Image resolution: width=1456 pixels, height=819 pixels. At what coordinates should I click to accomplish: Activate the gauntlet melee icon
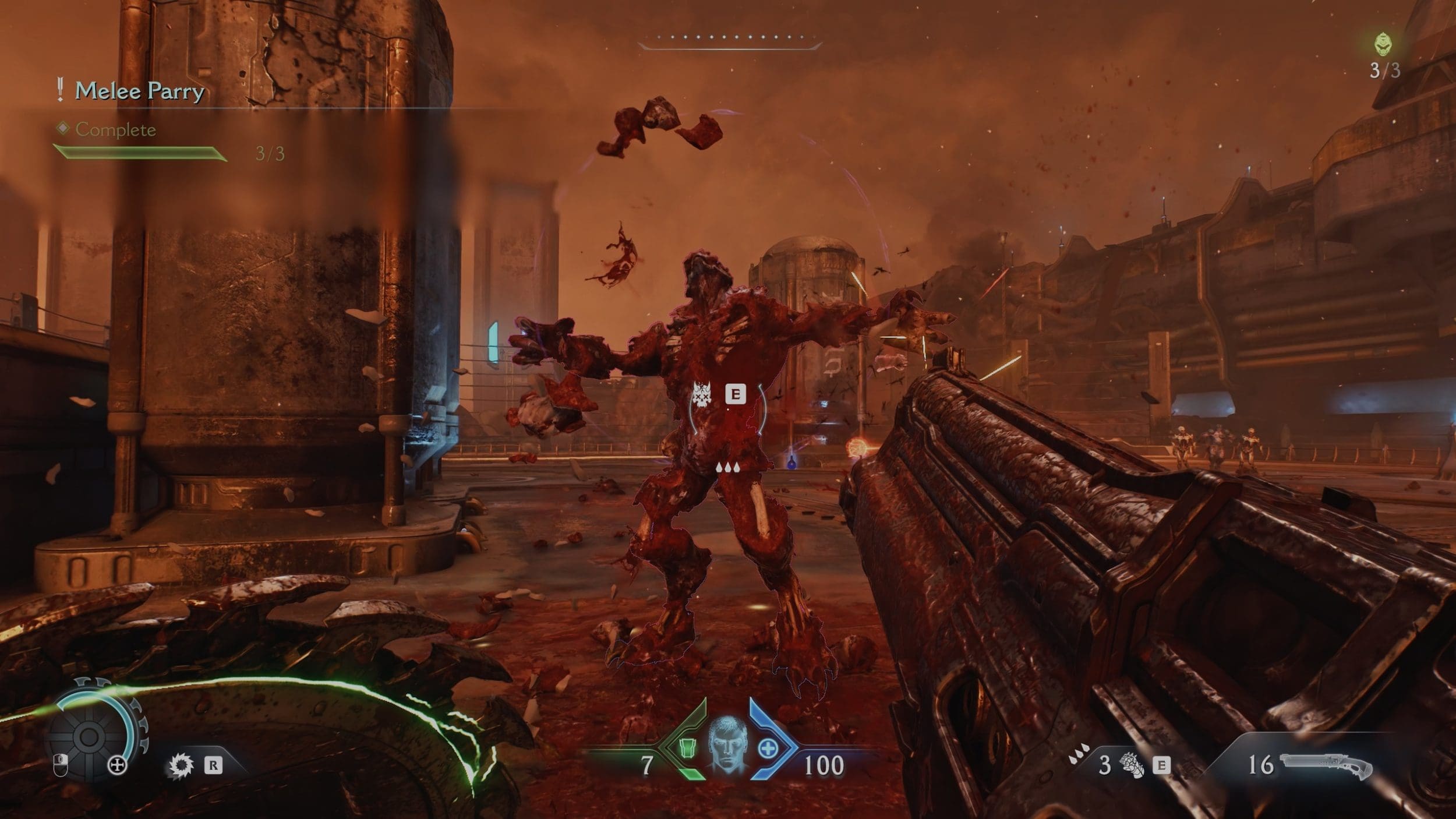(x=1132, y=765)
